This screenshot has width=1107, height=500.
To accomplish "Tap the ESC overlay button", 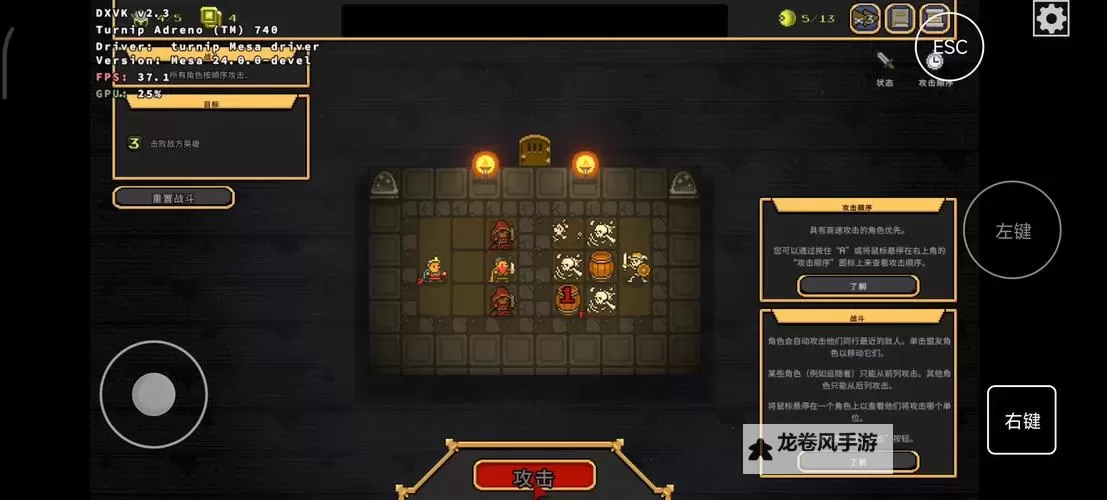I will [x=949, y=46].
